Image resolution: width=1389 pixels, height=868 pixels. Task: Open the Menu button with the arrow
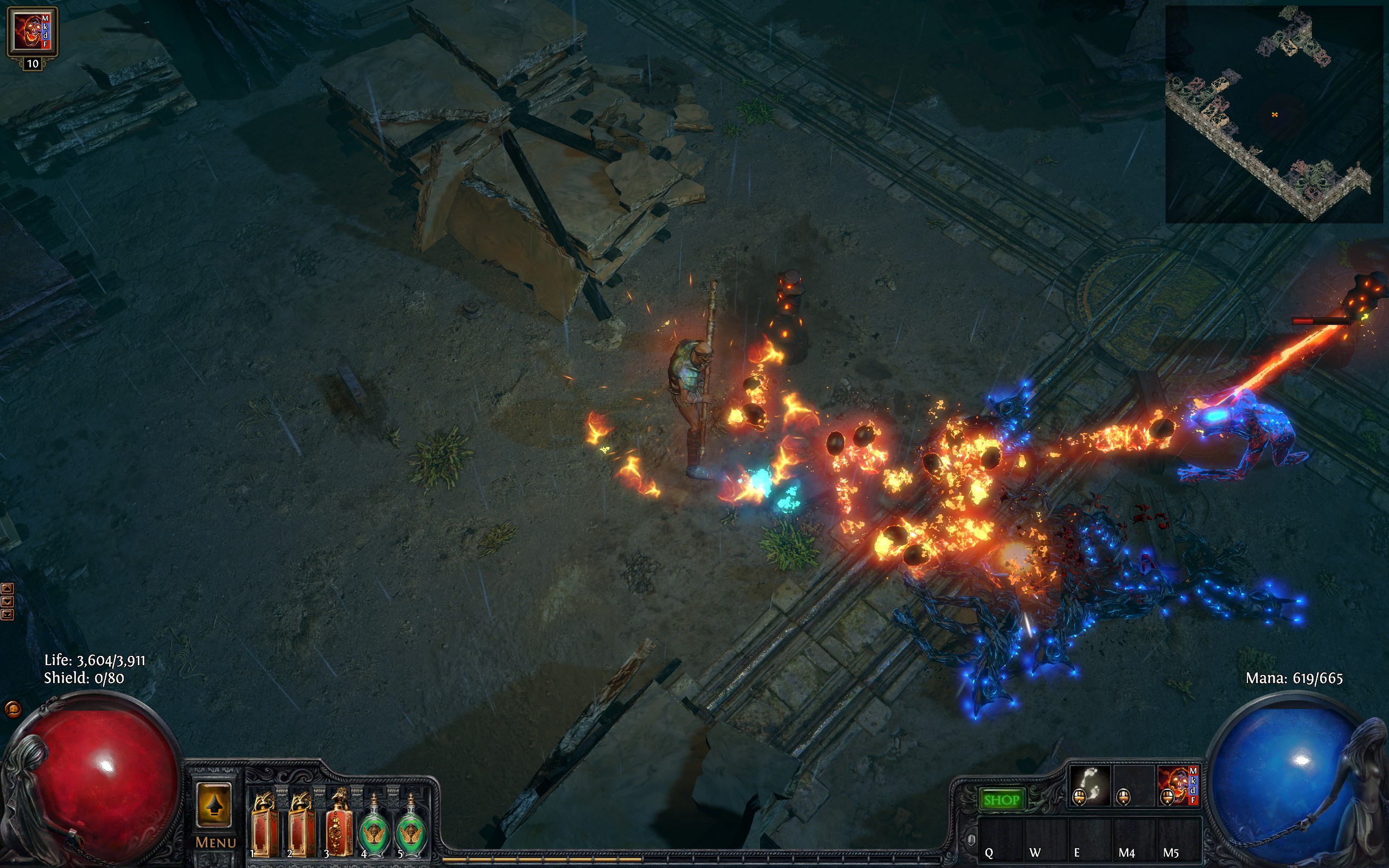click(214, 814)
